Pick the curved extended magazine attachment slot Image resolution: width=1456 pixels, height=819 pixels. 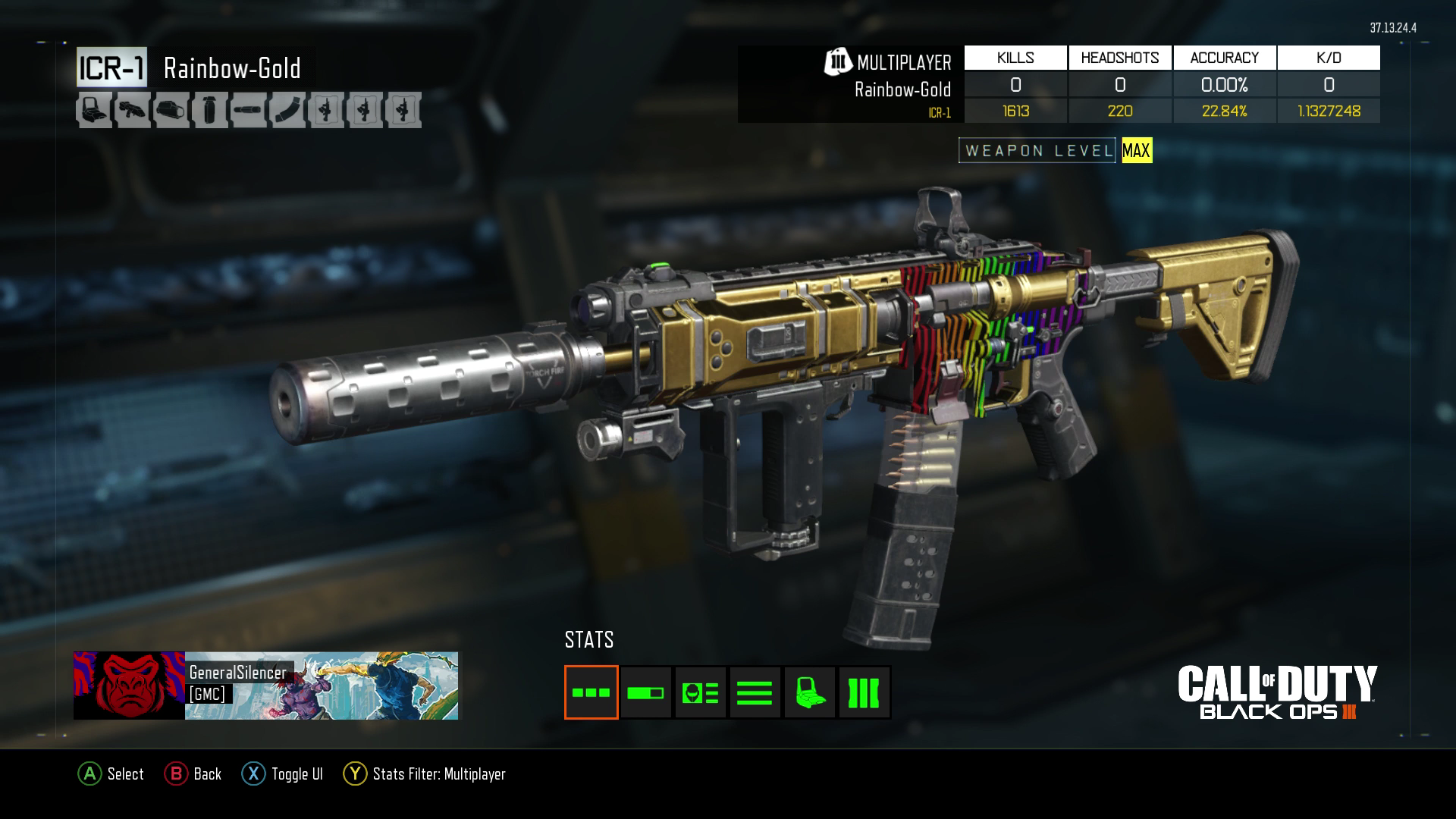tap(287, 111)
